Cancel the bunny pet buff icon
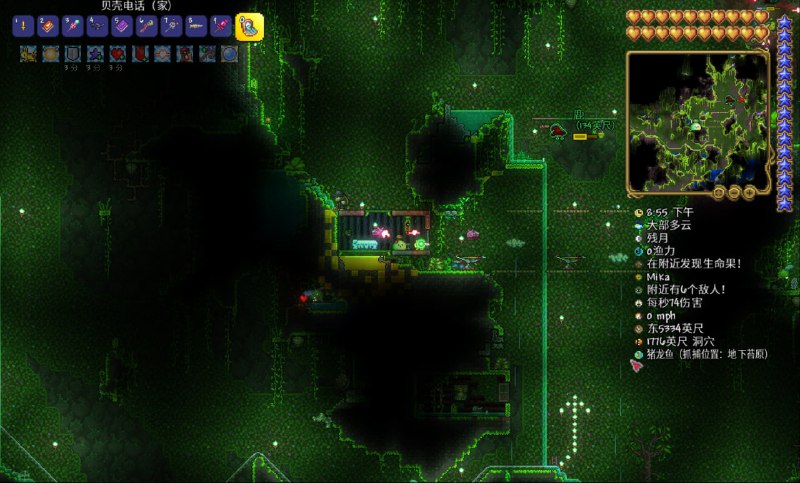This screenshot has height=483, width=800. point(28,54)
